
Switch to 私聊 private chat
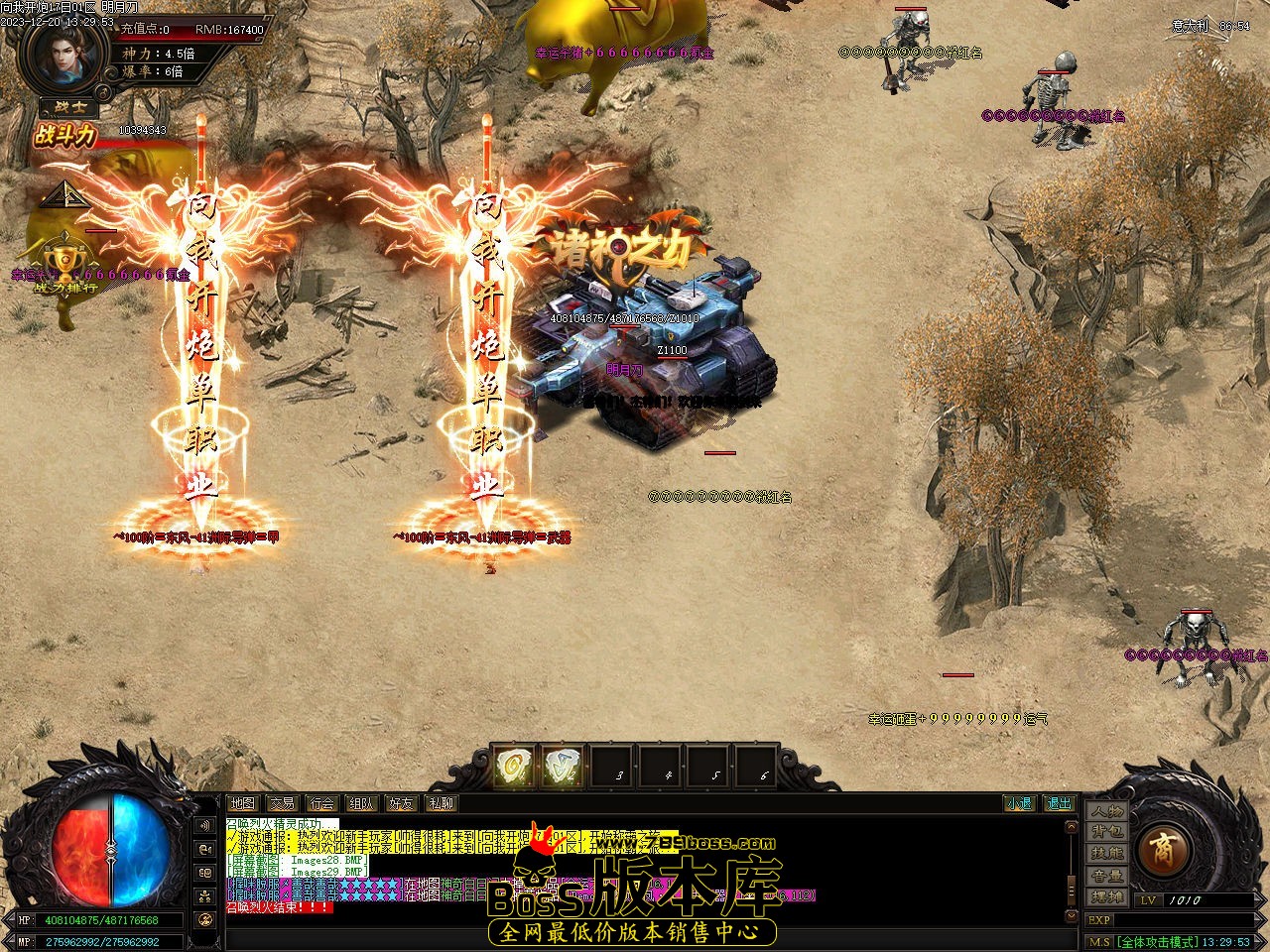(x=442, y=803)
